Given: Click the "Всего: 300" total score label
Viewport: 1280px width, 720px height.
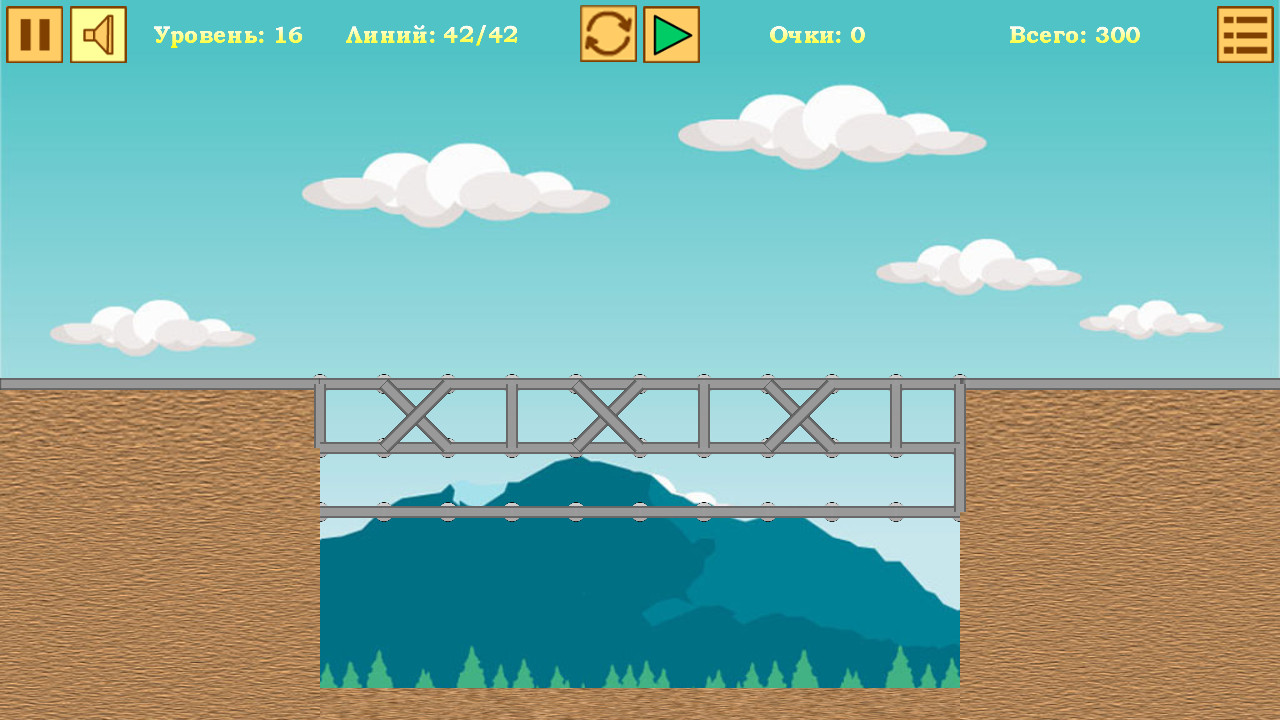Looking at the screenshot, I should (1073, 34).
